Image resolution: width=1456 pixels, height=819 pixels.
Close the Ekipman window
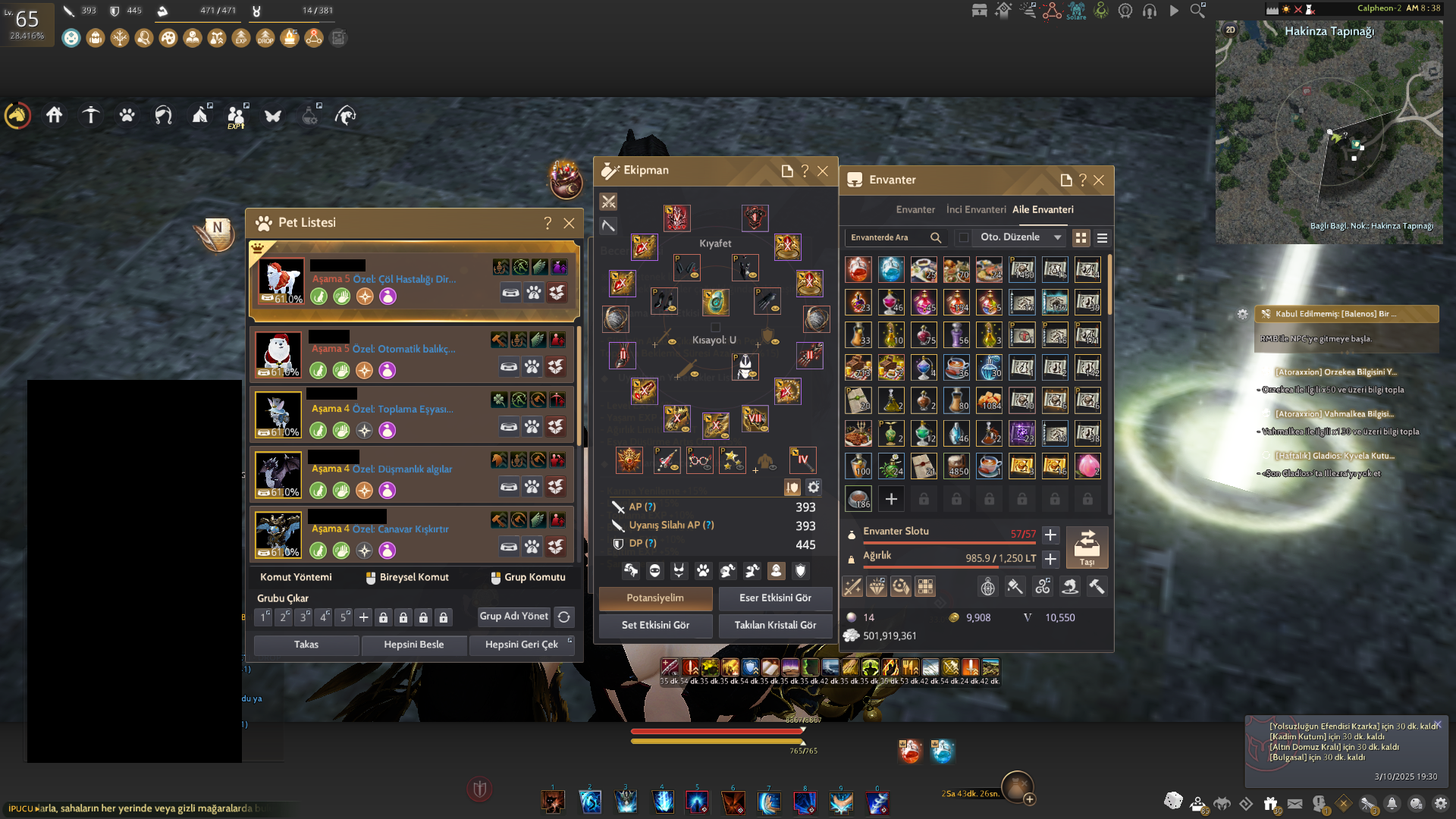click(x=823, y=171)
